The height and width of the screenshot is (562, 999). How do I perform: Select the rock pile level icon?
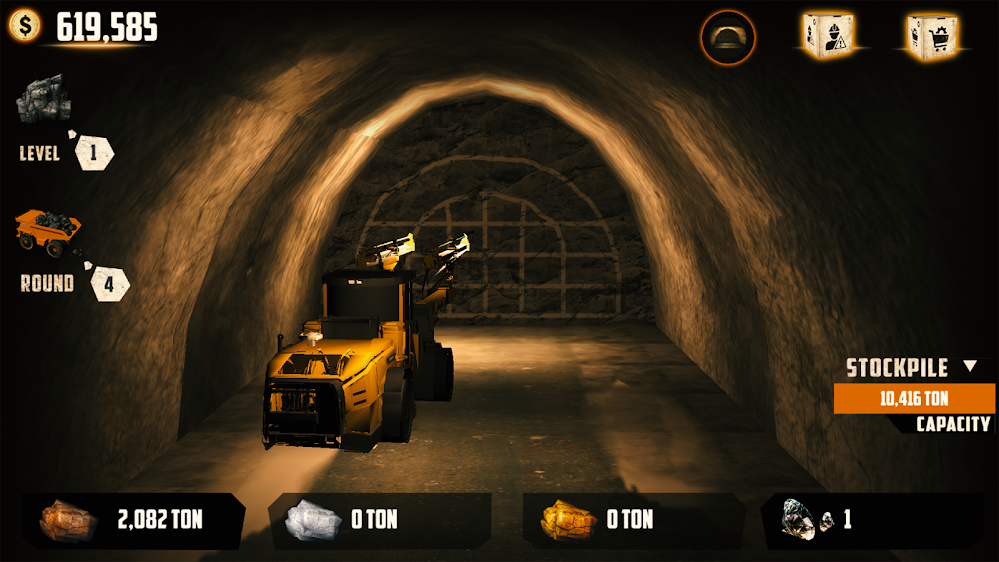[x=44, y=99]
